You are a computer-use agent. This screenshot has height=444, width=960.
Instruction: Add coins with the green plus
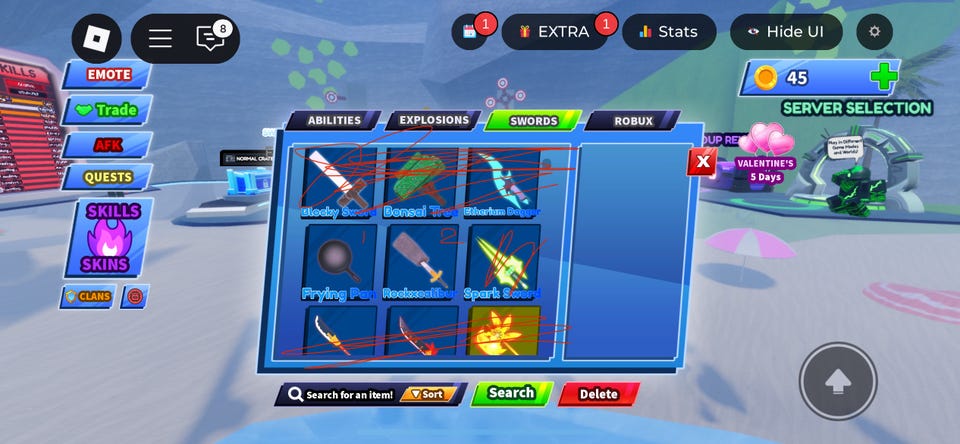tap(882, 77)
